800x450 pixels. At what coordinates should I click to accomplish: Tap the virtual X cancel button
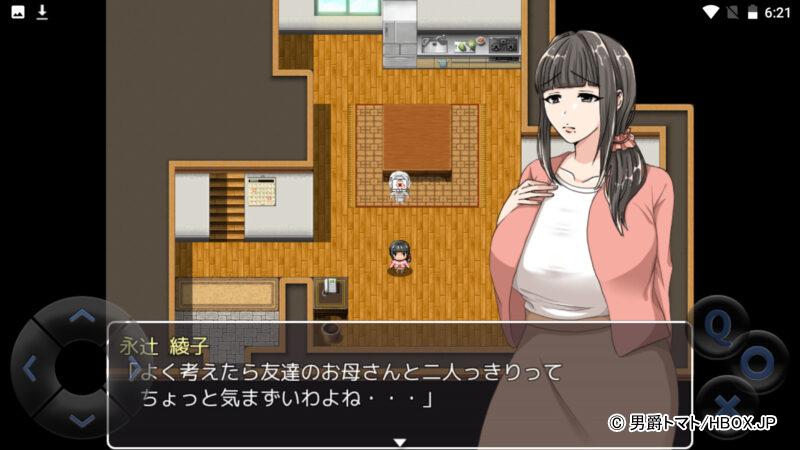click(727, 402)
